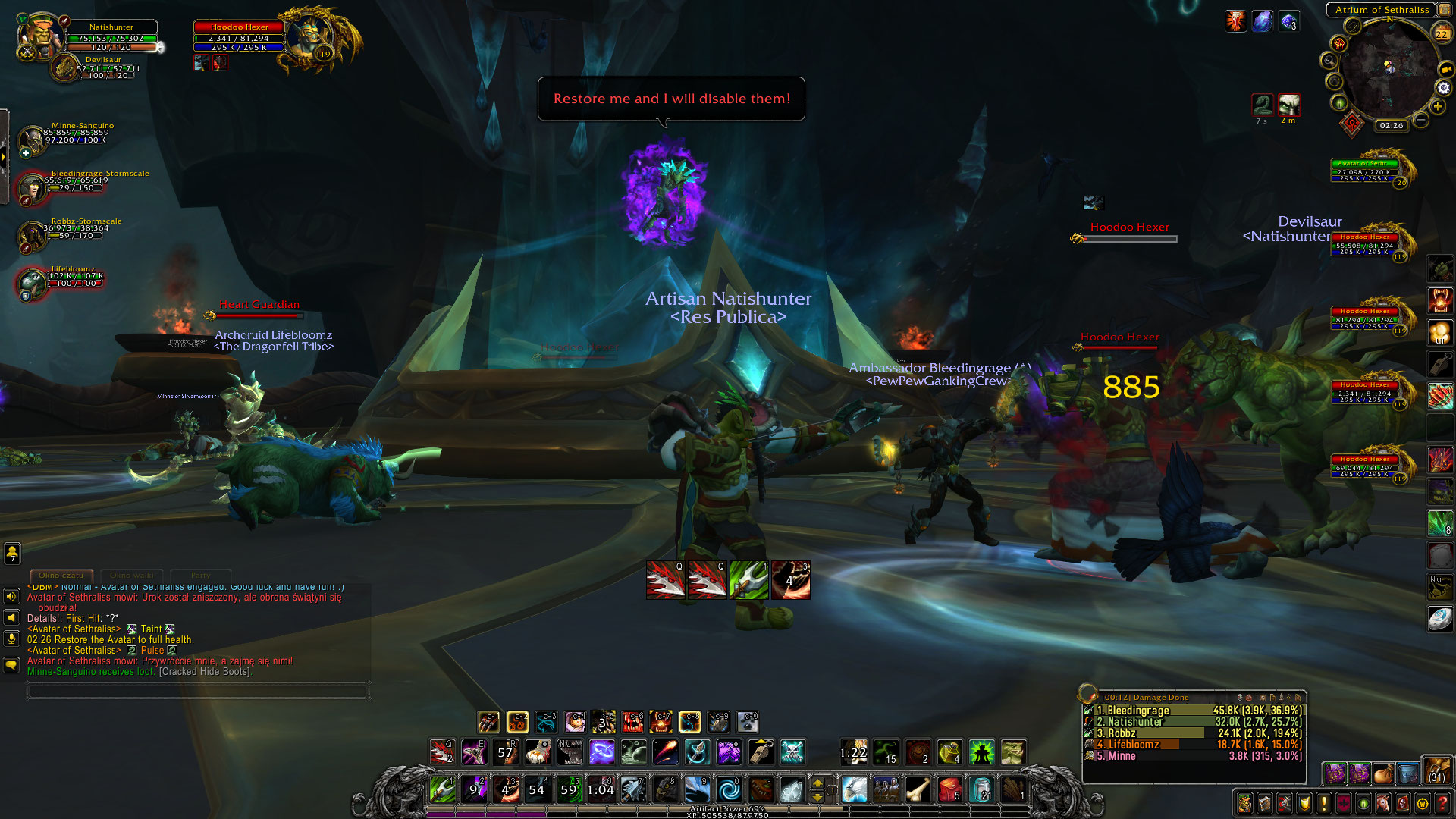The width and height of the screenshot is (1456, 819).
Task: Select the minimap tracking eye icon
Action: tap(1339, 103)
